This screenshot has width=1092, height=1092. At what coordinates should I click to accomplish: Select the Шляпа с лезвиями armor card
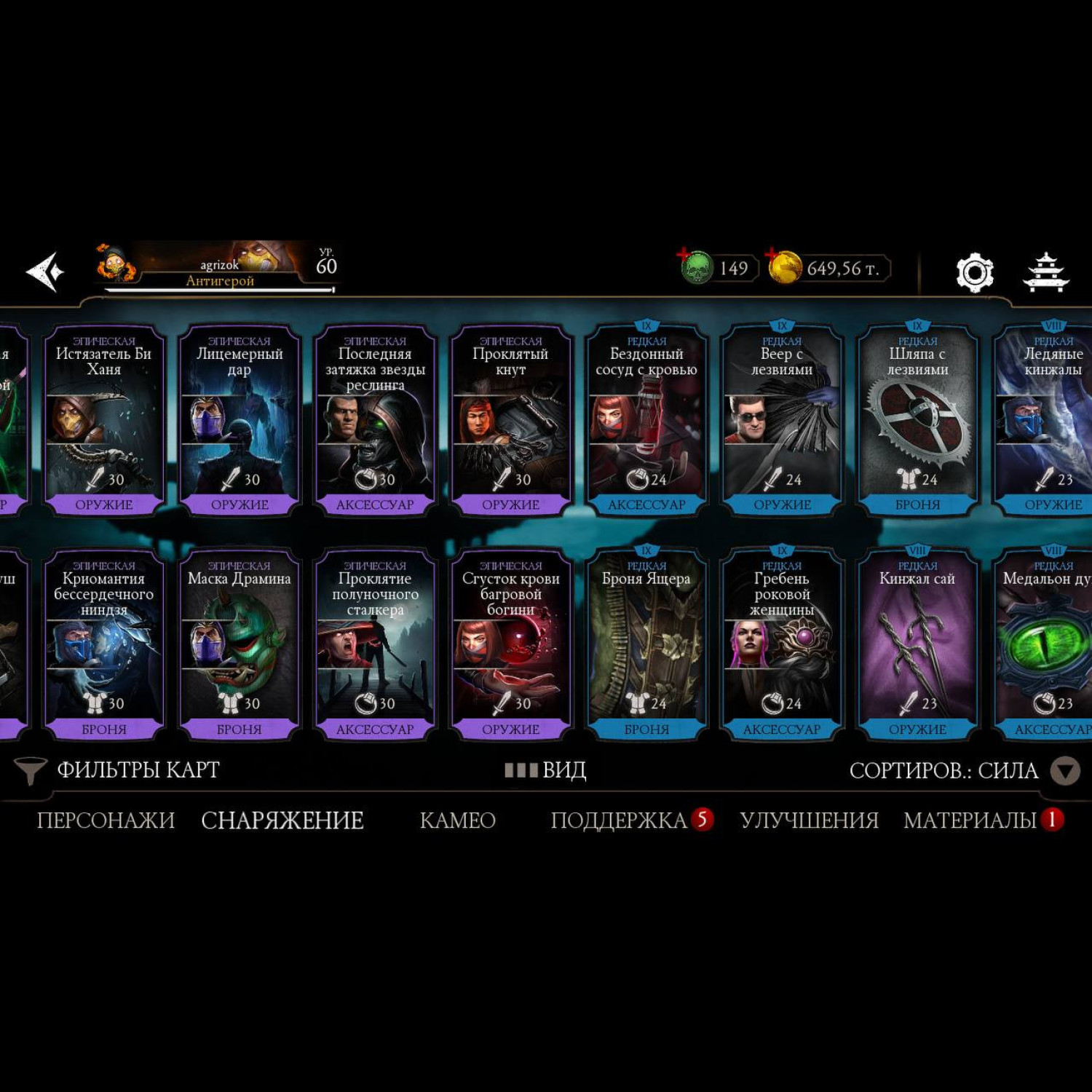tap(917, 420)
